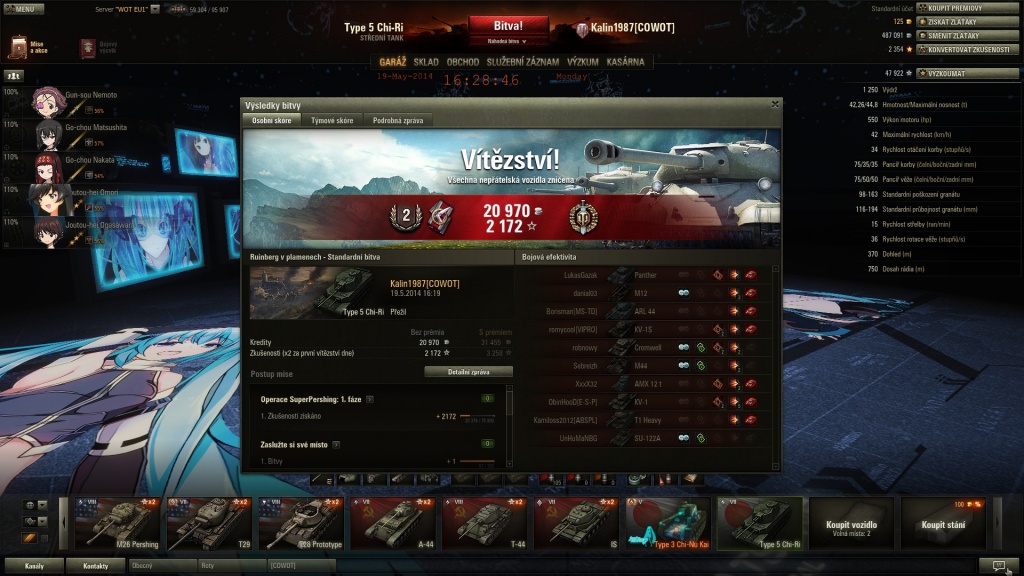
Task: Open the Kontakty contacts panel
Action: (96, 566)
